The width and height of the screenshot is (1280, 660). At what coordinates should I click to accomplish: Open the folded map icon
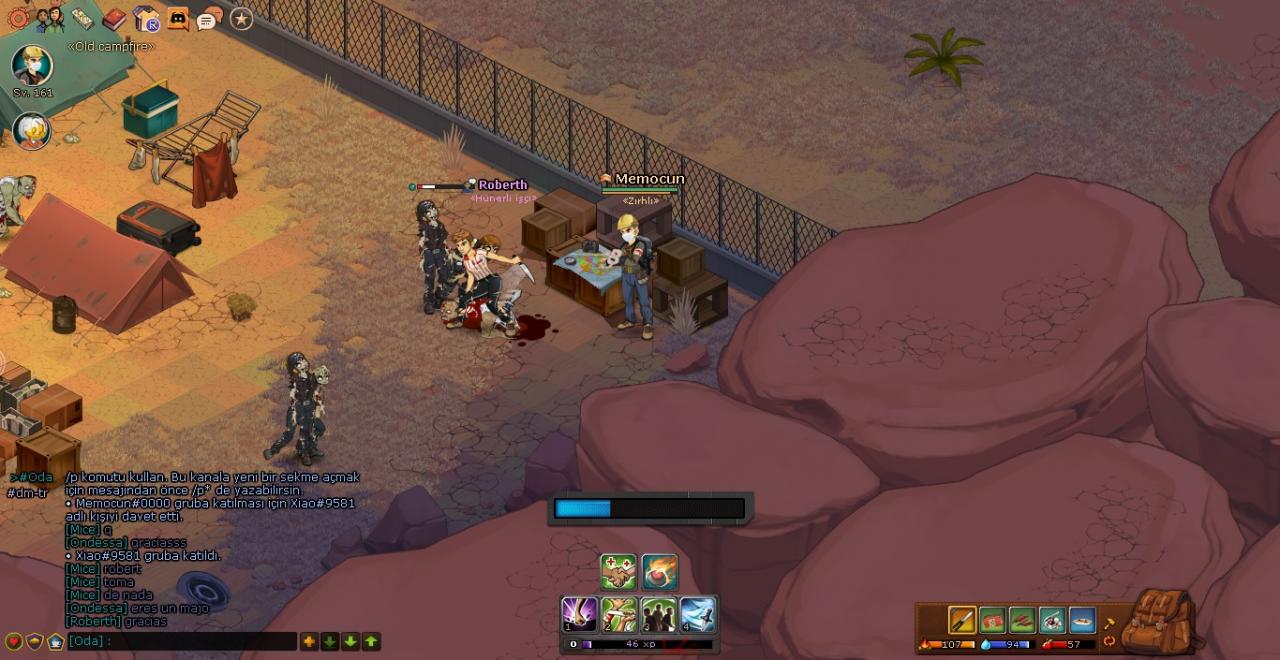coord(83,18)
